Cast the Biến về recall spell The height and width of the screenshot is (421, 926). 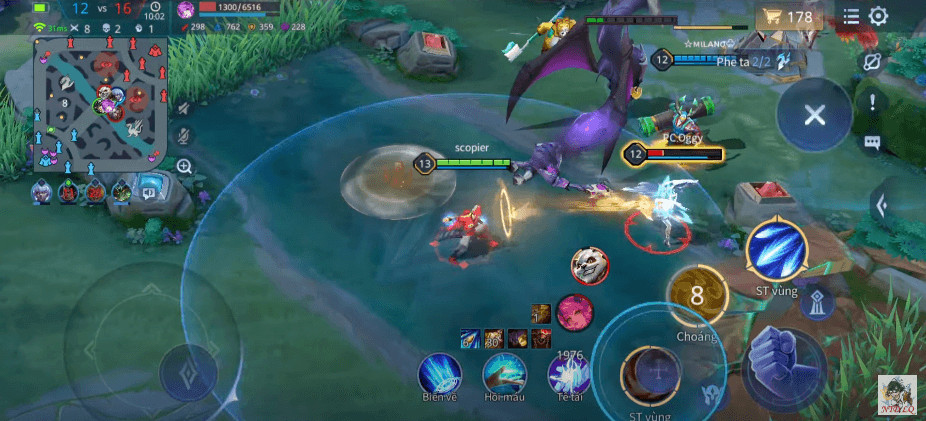coord(441,373)
